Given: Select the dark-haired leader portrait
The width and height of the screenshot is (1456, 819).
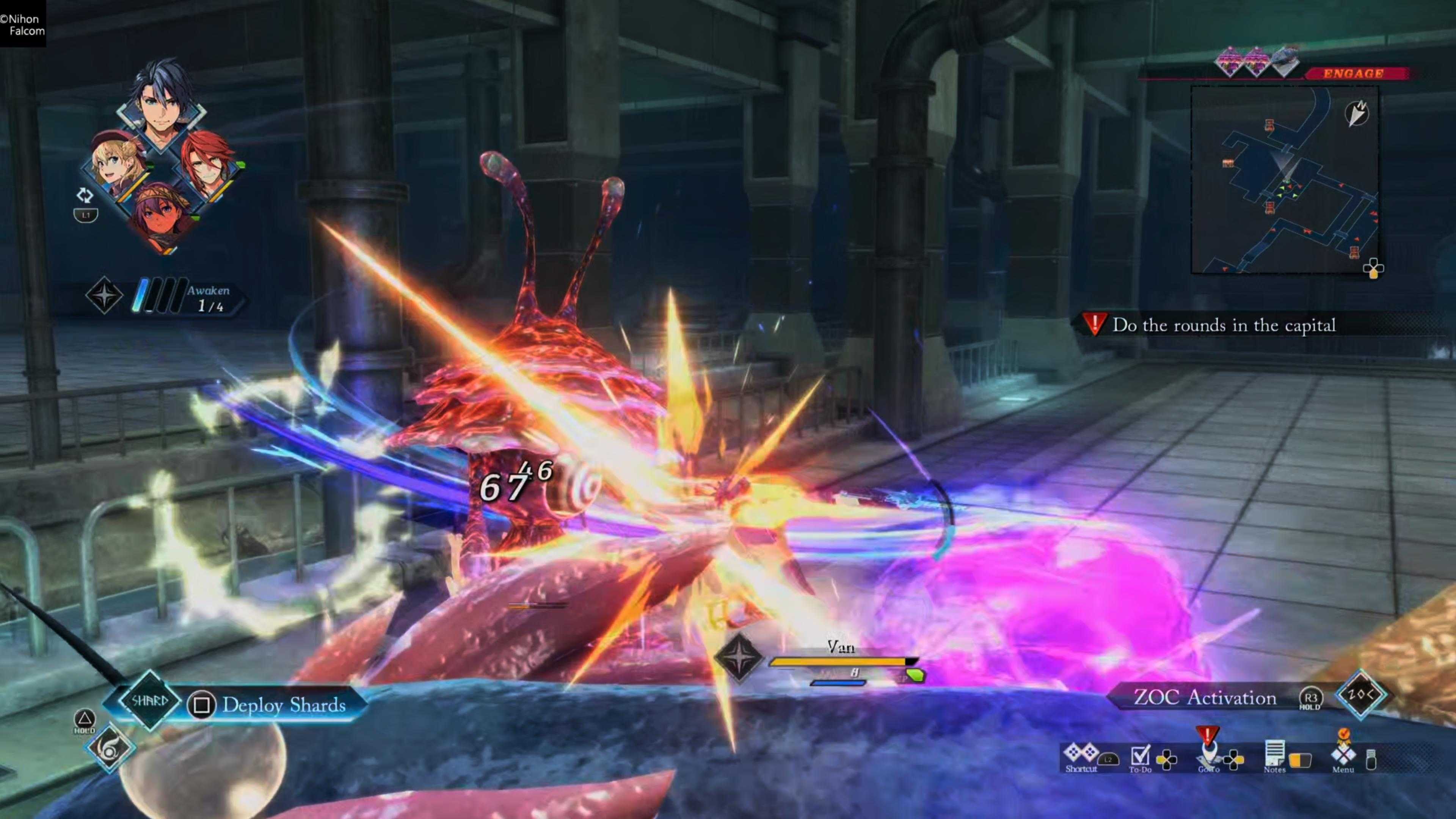Looking at the screenshot, I should pos(161,107).
